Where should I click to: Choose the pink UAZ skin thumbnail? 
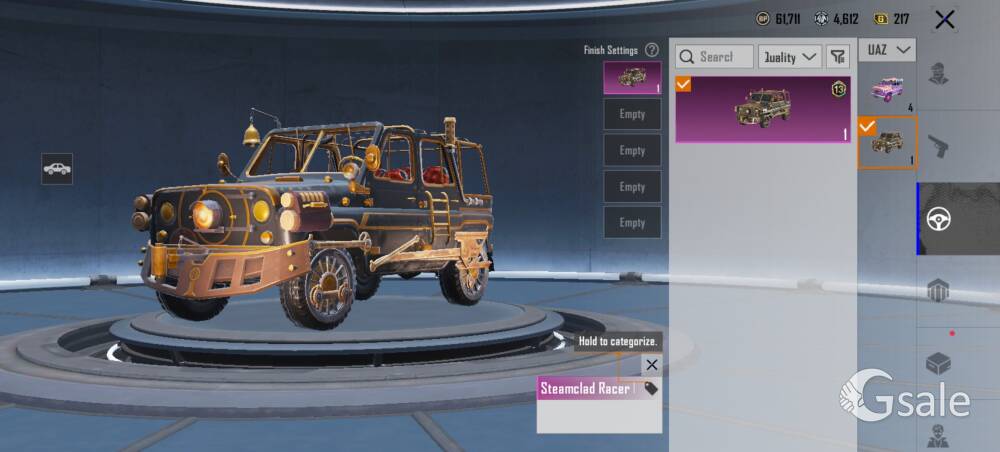coord(886,88)
